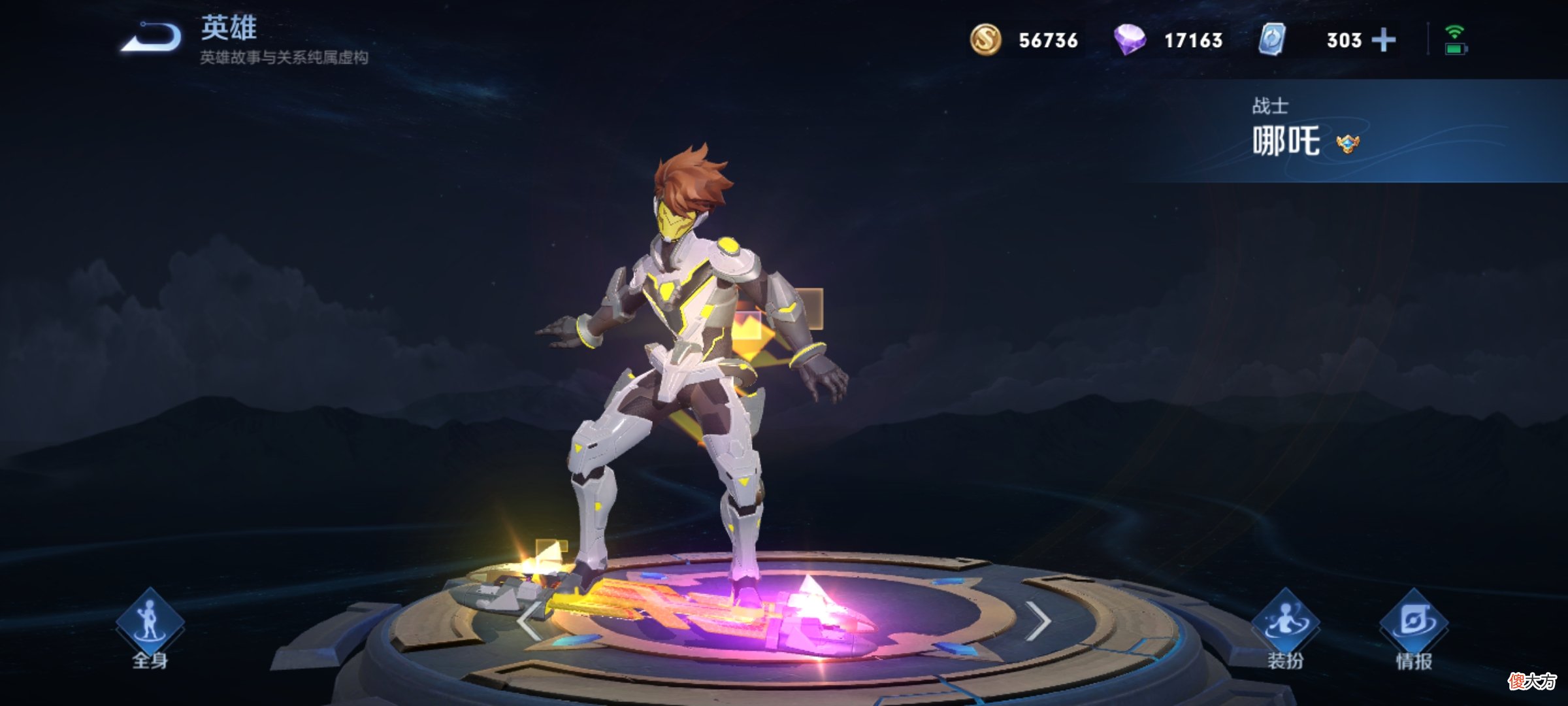The height and width of the screenshot is (706, 1568).
Task: Add more vouchers with the plus button
Action: pos(1383,41)
